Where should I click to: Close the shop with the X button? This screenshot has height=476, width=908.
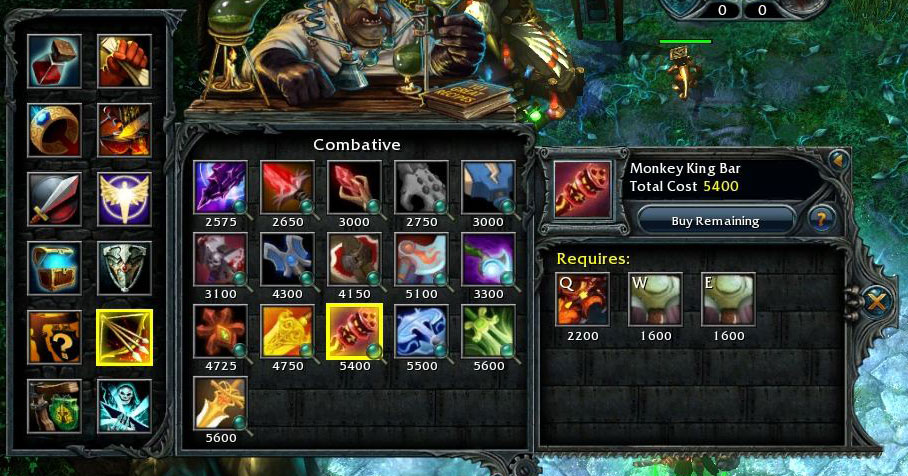click(875, 300)
